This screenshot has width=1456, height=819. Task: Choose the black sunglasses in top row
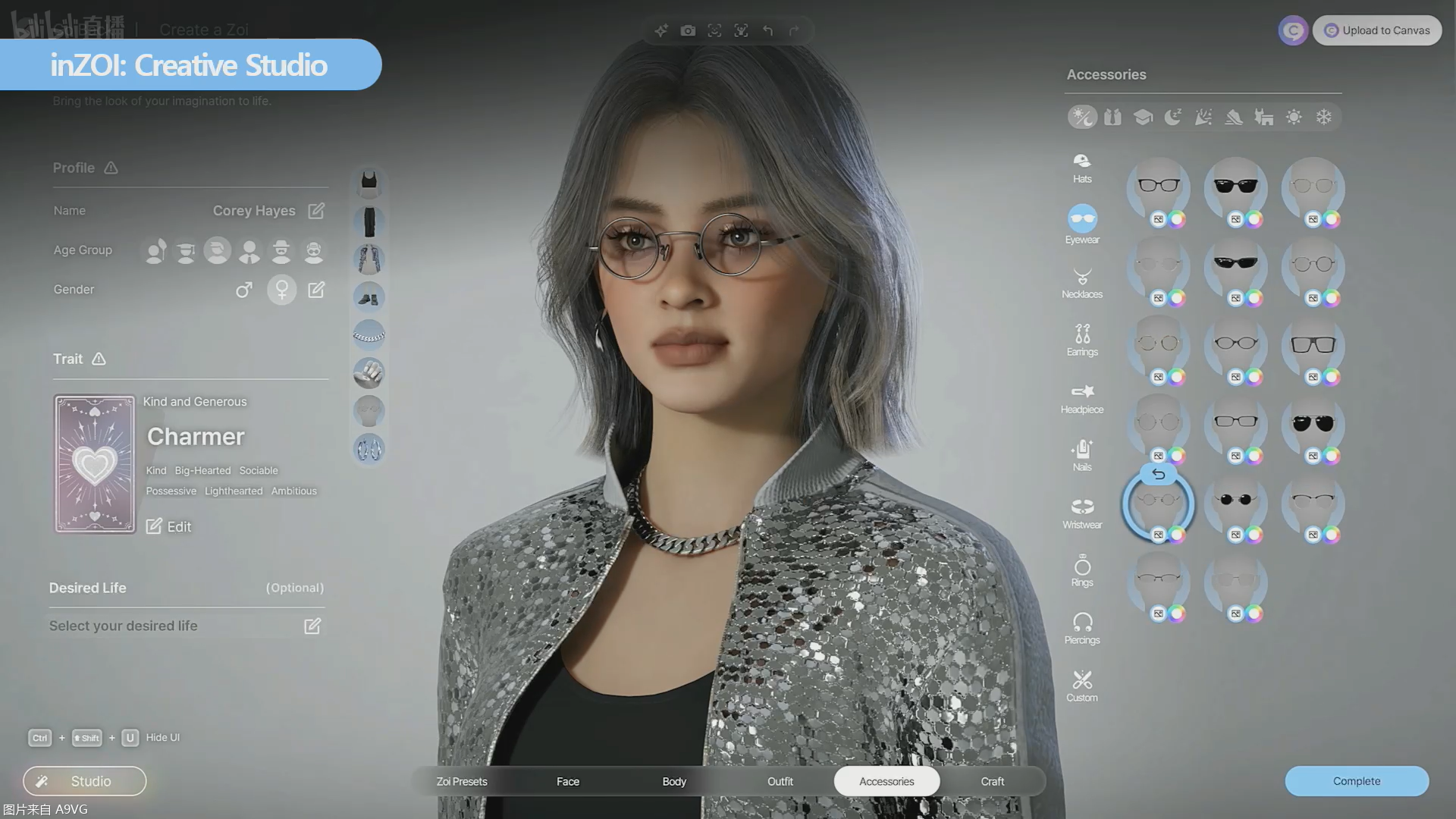1235,187
